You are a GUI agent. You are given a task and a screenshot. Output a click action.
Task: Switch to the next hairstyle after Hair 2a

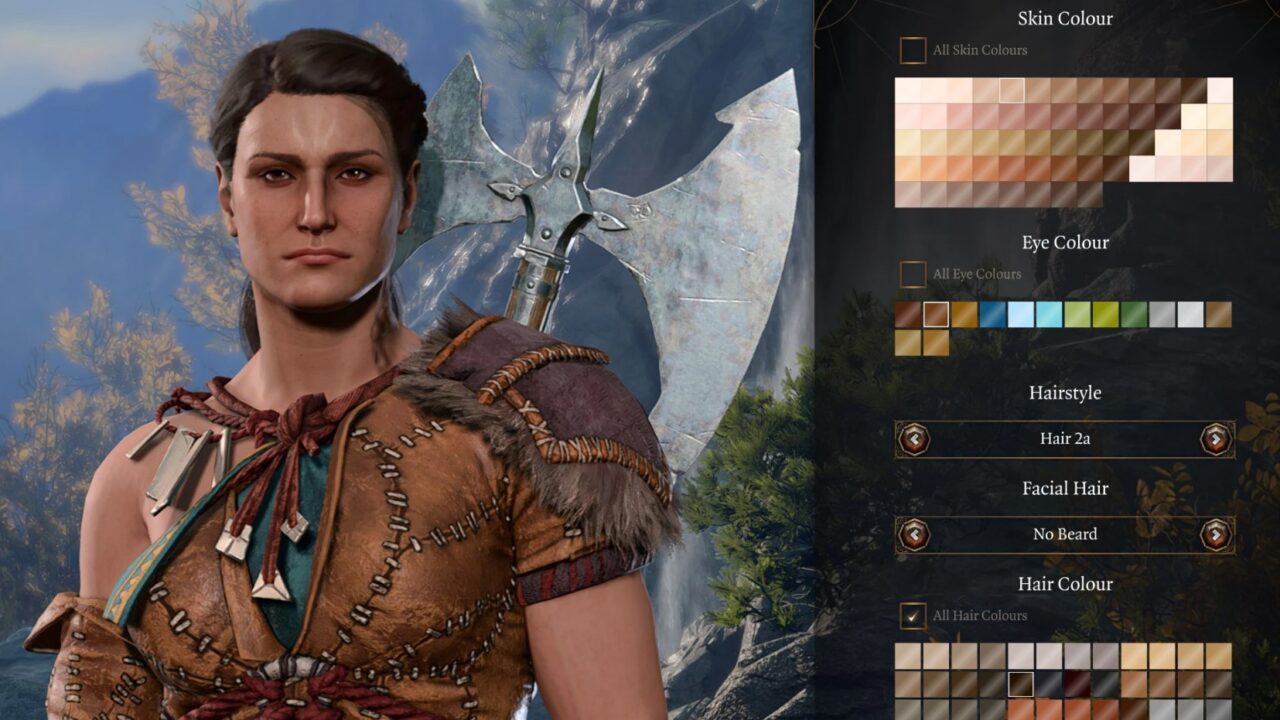(x=1215, y=438)
